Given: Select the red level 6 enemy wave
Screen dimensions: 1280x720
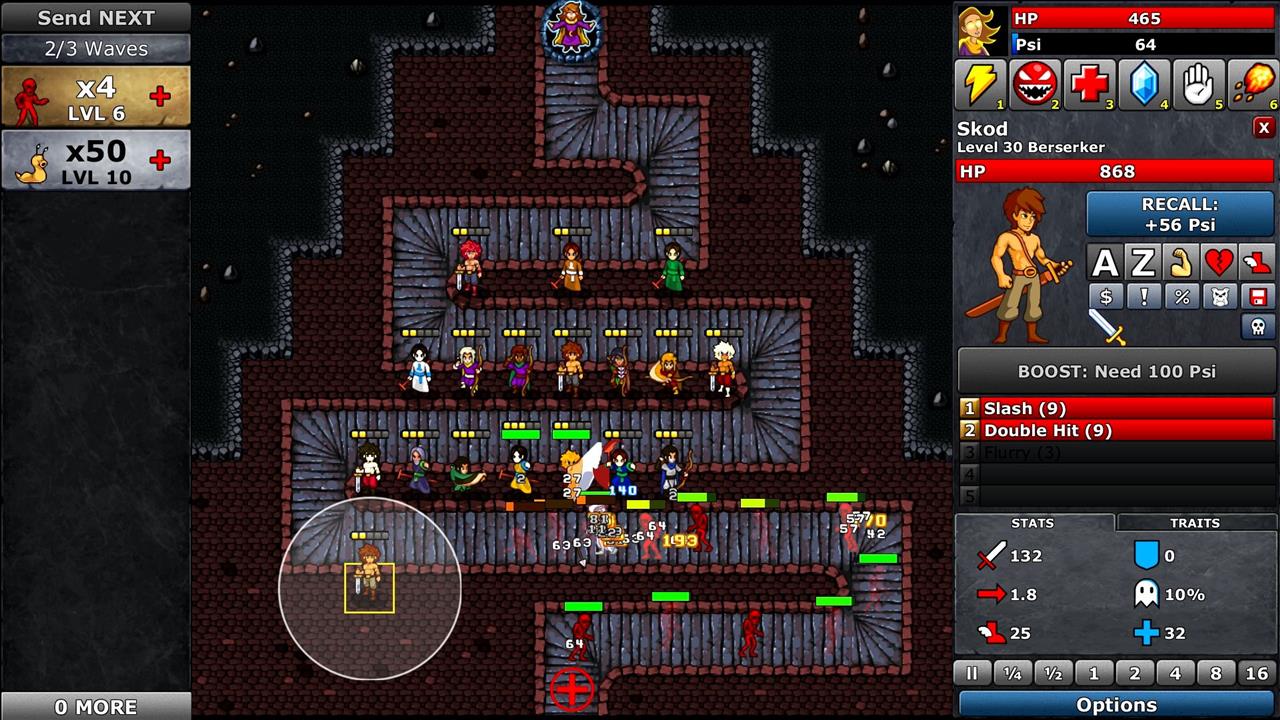Looking at the screenshot, I should pyautogui.click(x=96, y=97).
